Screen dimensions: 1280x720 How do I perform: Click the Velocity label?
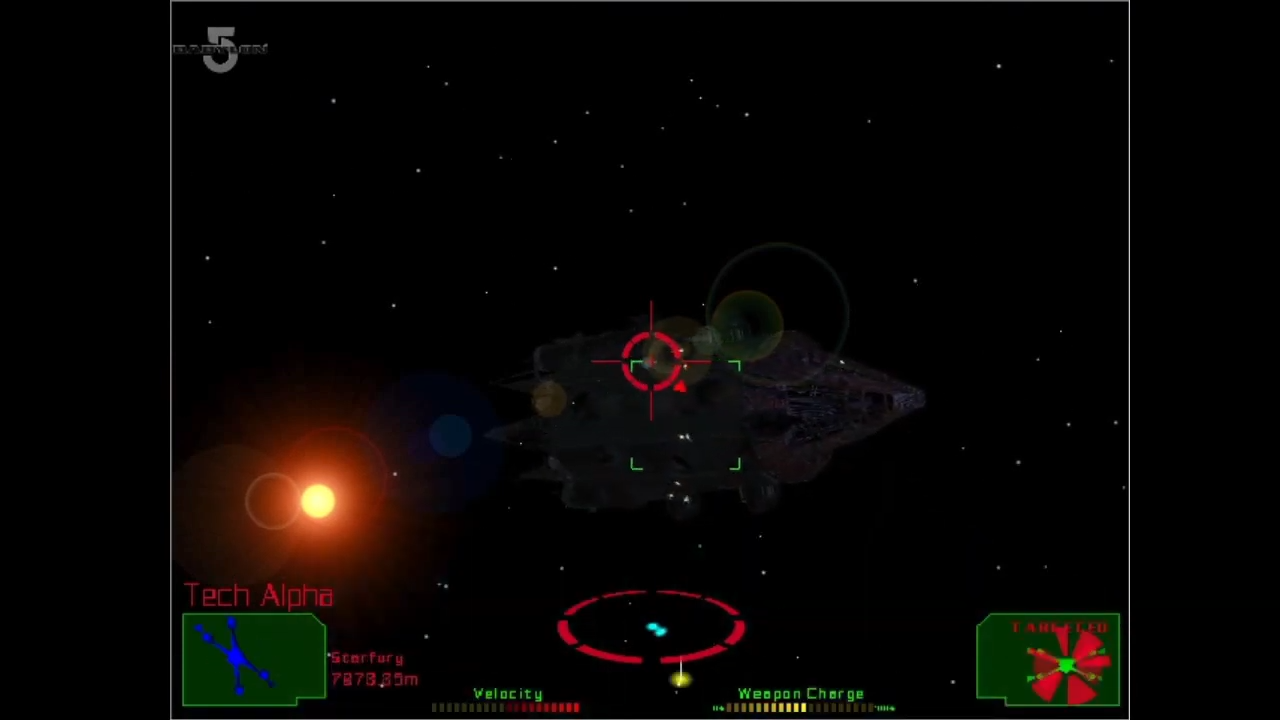[x=507, y=693]
